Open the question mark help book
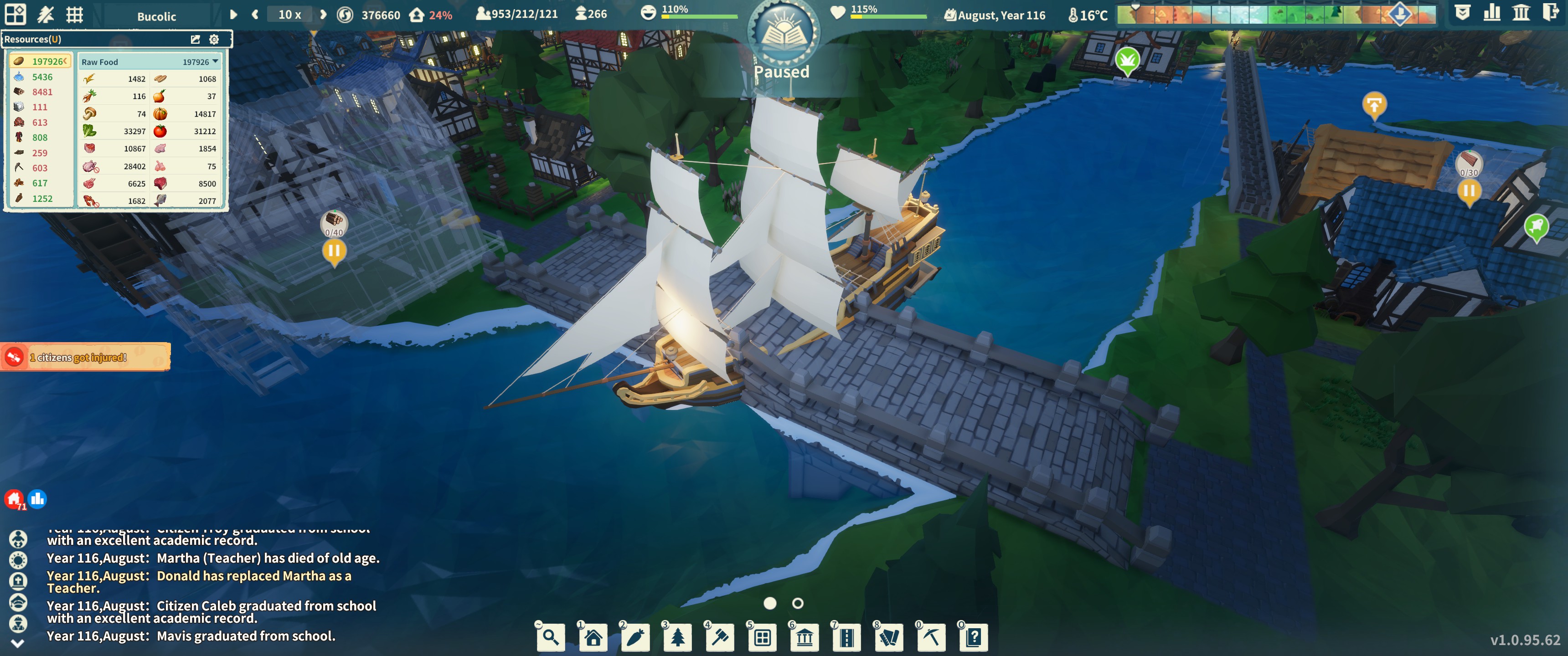1568x656 pixels. 974,637
